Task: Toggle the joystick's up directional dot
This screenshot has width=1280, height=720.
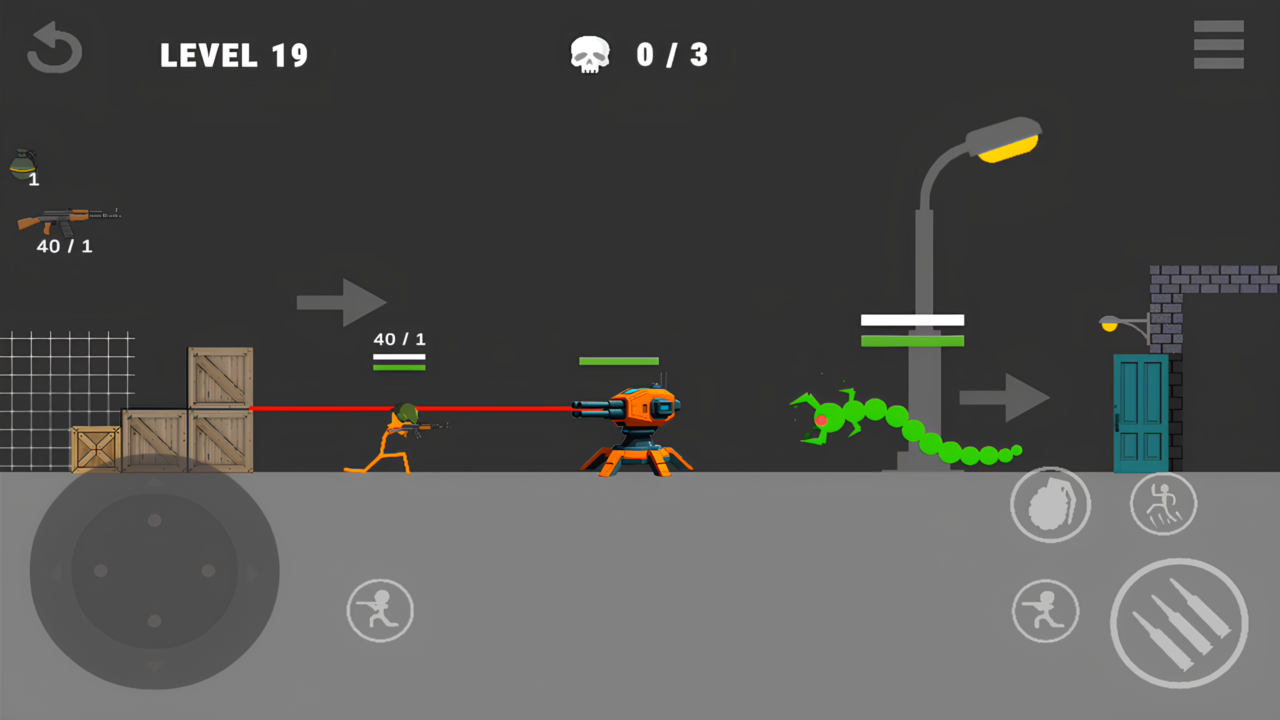Action: click(153, 520)
